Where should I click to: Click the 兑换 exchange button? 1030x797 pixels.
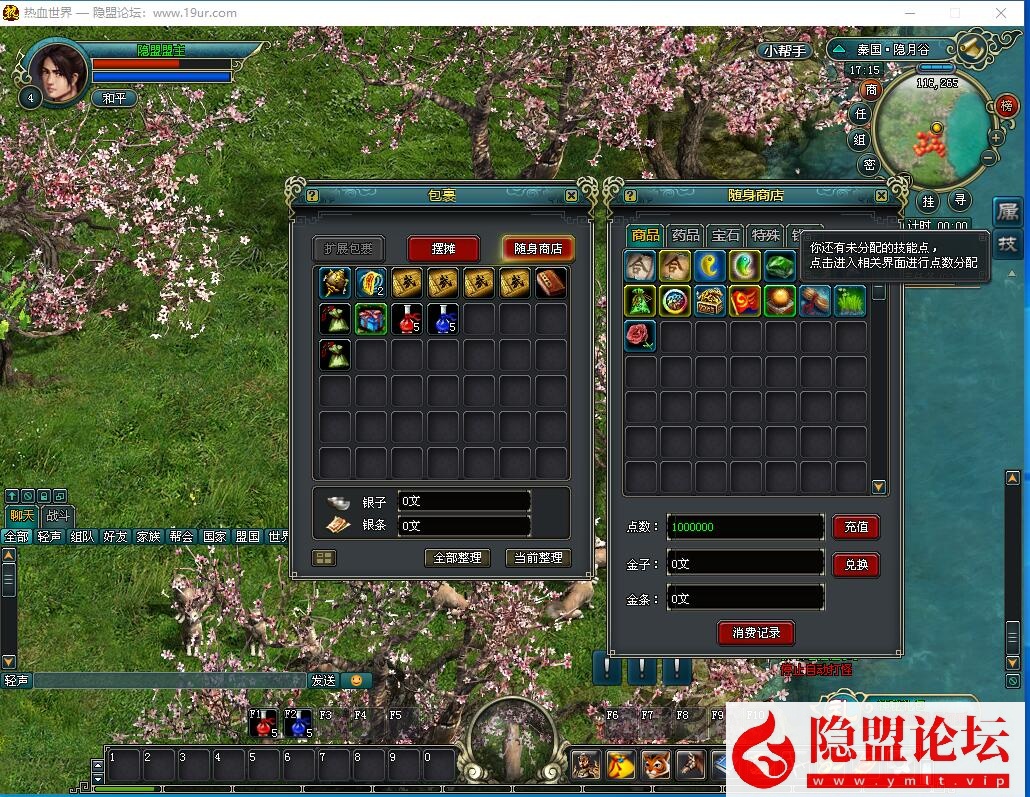[856, 564]
